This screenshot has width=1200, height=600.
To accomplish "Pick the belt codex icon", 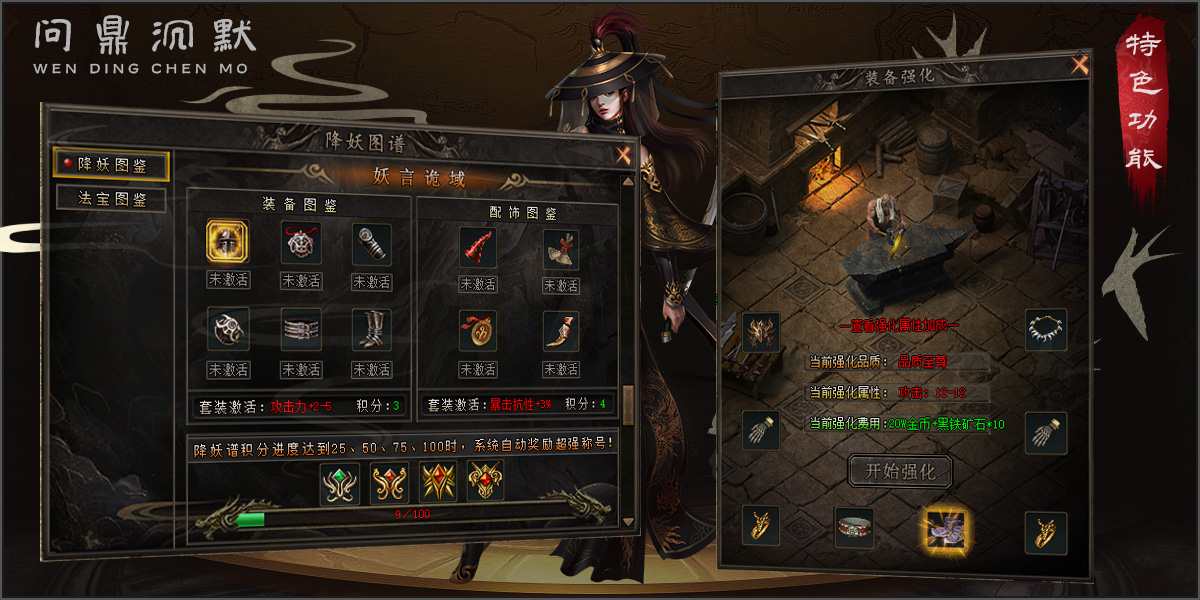I will [x=300, y=329].
